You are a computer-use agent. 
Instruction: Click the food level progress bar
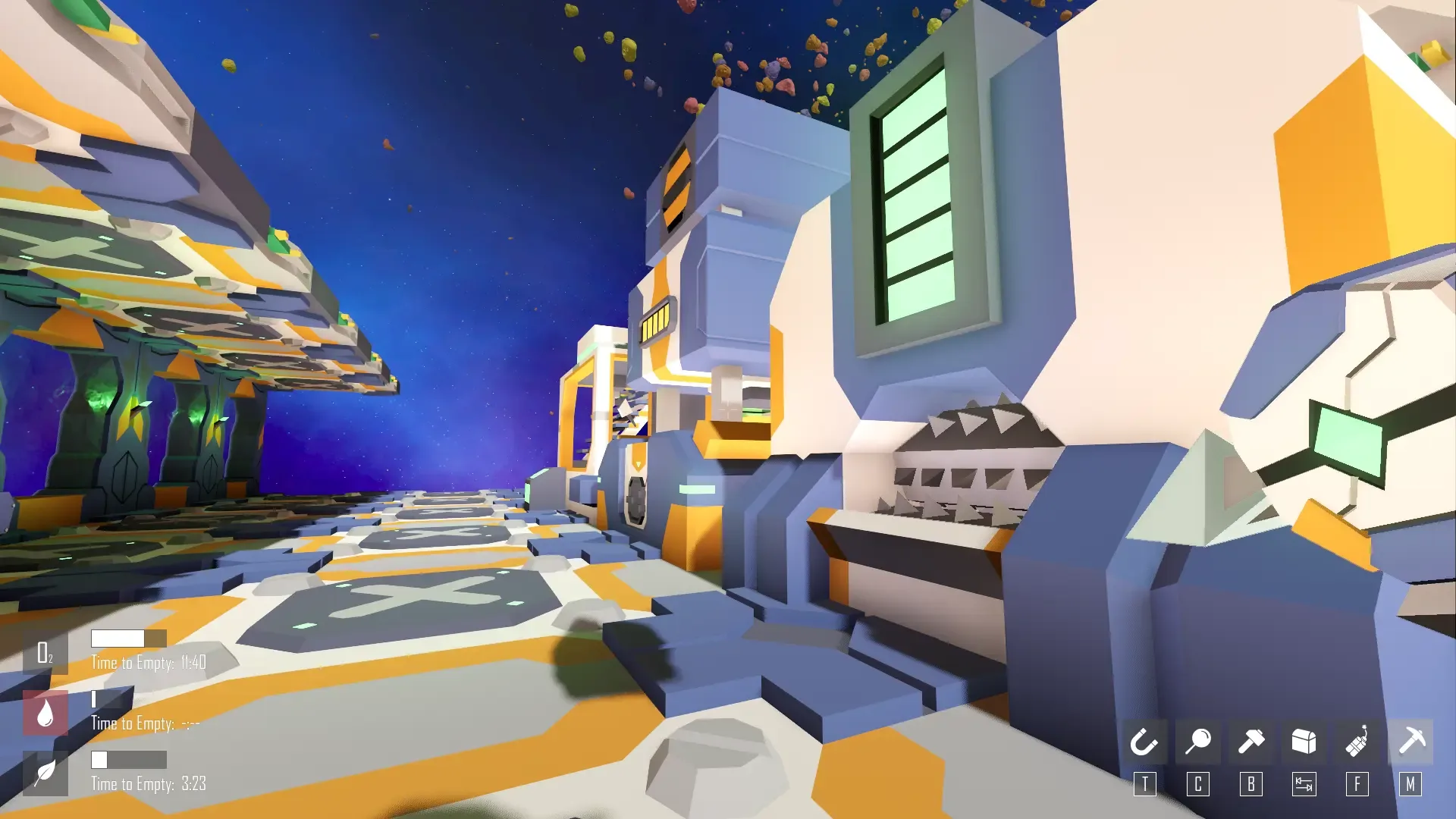[129, 758]
